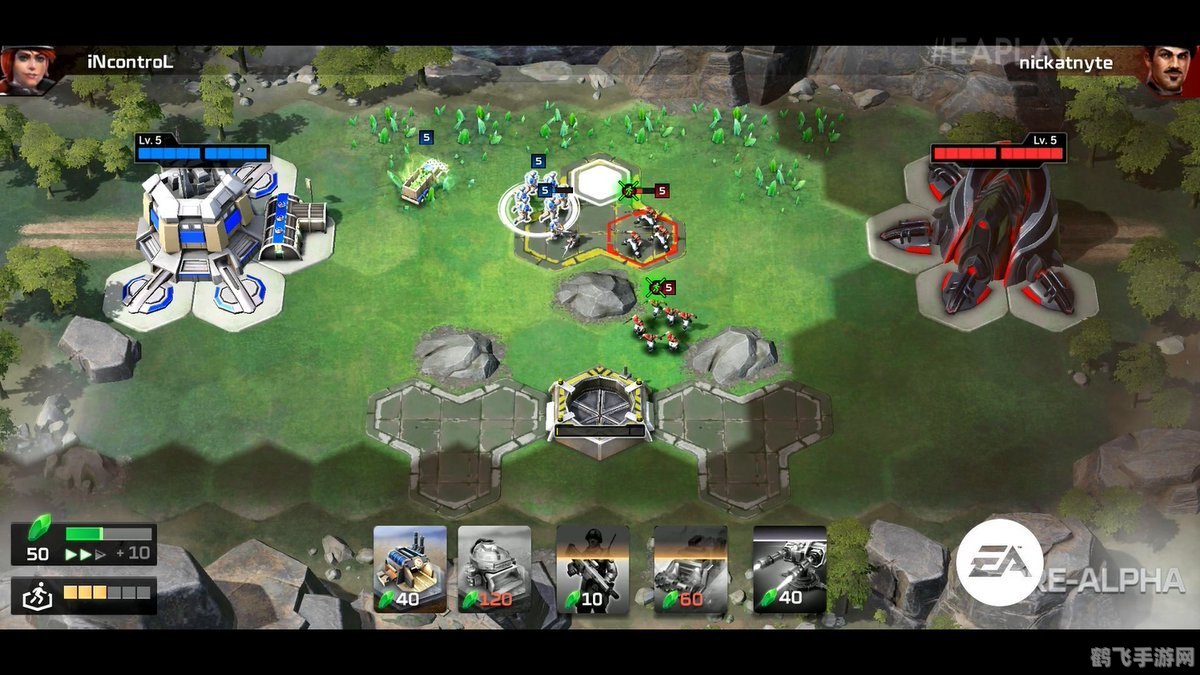This screenshot has height=675, width=1200.
Task: Select the gun turret card costing 40
Action: click(x=789, y=568)
